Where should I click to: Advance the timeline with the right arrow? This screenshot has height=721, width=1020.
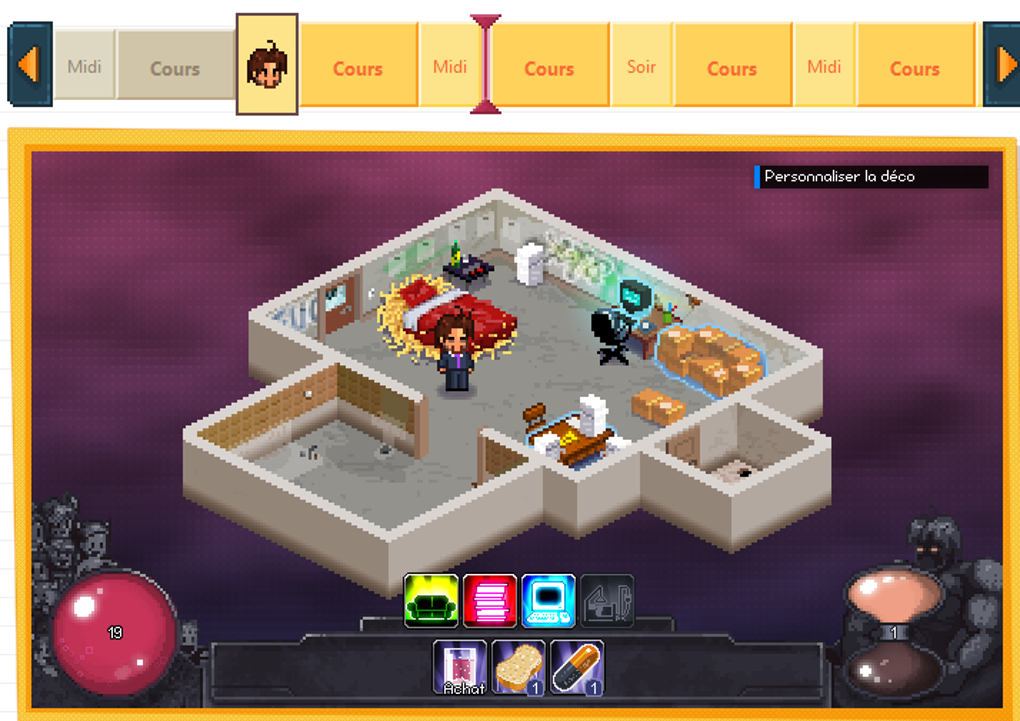[x=1002, y=65]
